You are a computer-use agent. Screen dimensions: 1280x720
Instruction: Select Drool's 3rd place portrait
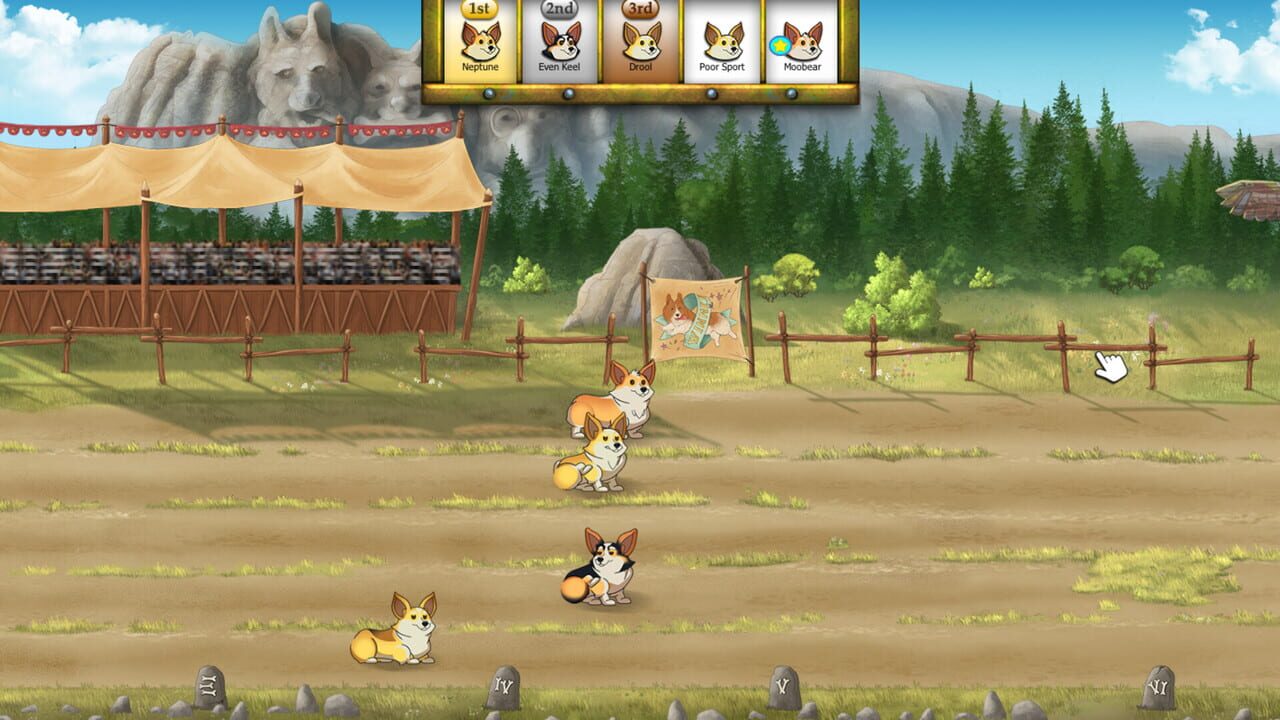643,43
